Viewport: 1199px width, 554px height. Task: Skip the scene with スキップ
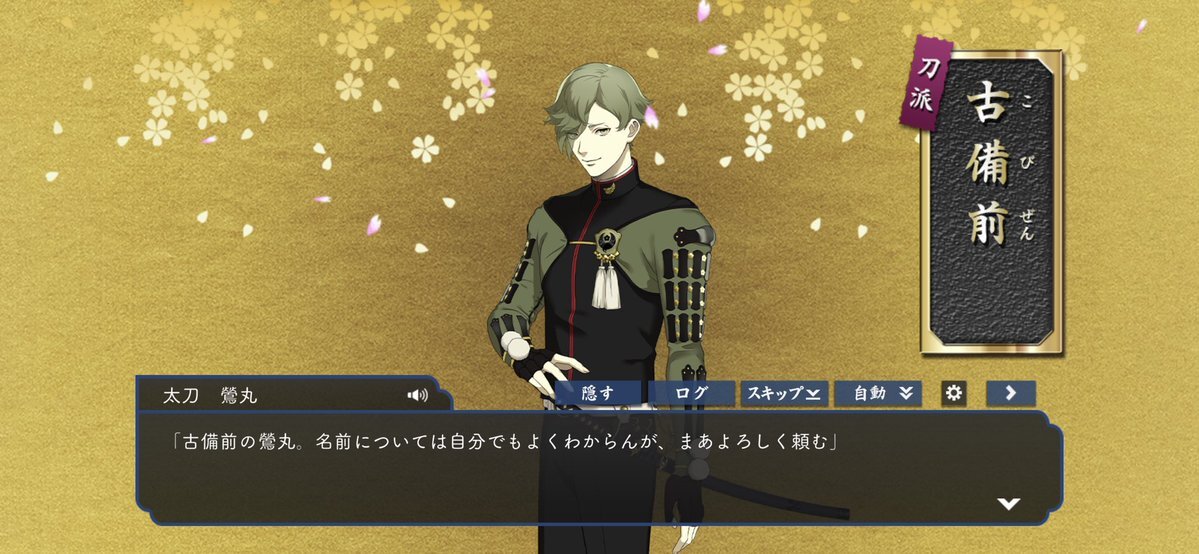783,393
